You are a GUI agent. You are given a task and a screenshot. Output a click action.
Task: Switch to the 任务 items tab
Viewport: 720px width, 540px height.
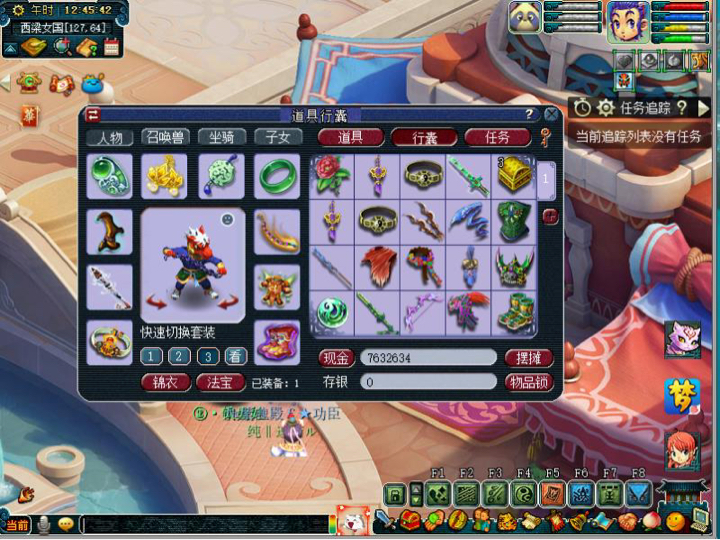497,137
